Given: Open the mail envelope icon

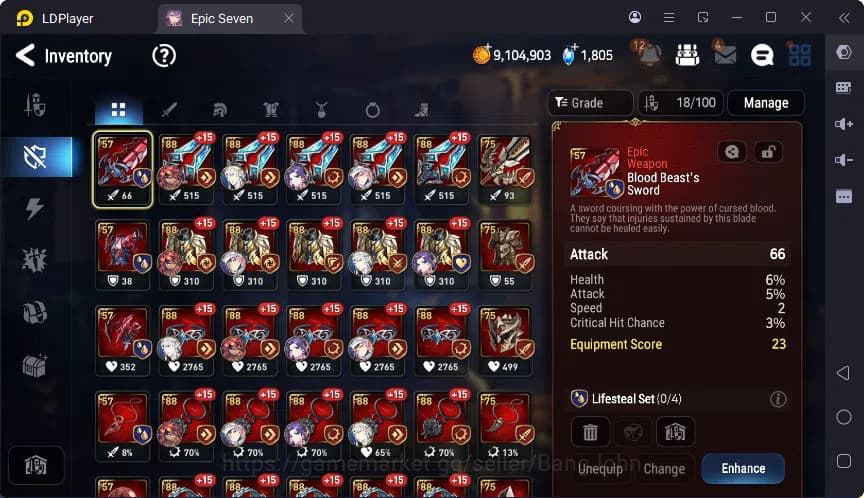Looking at the screenshot, I should pyautogui.click(x=724, y=55).
